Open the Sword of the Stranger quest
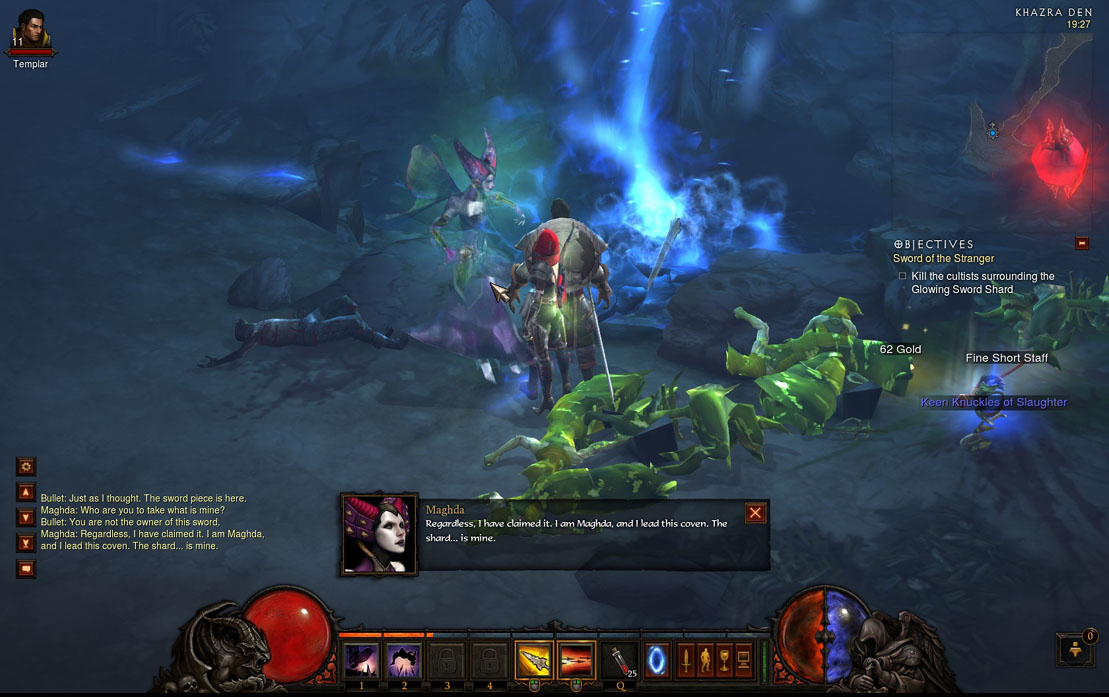This screenshot has width=1109, height=697. [x=943, y=259]
